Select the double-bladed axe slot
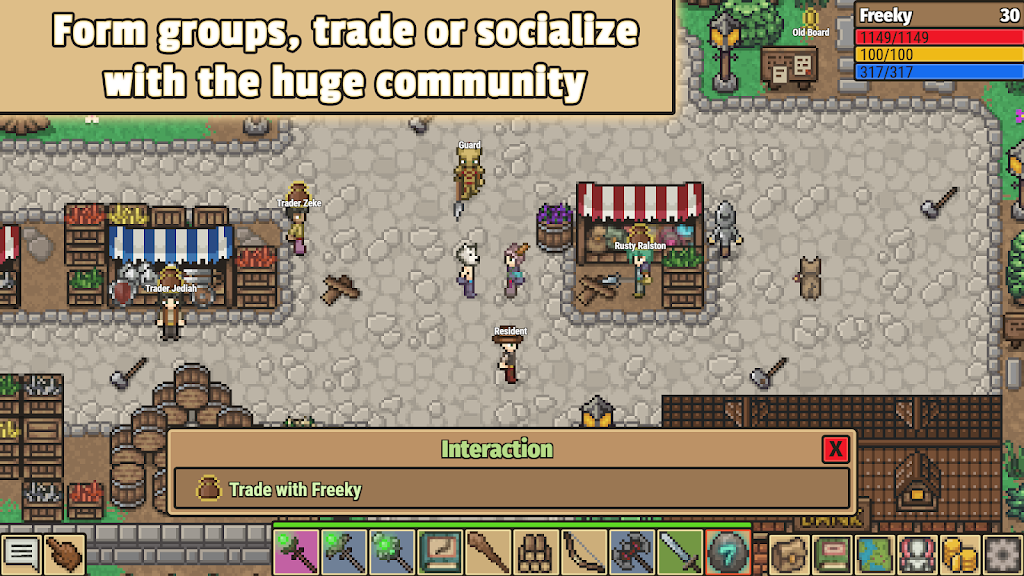Viewport: 1024px width, 576px height. pyautogui.click(x=632, y=551)
